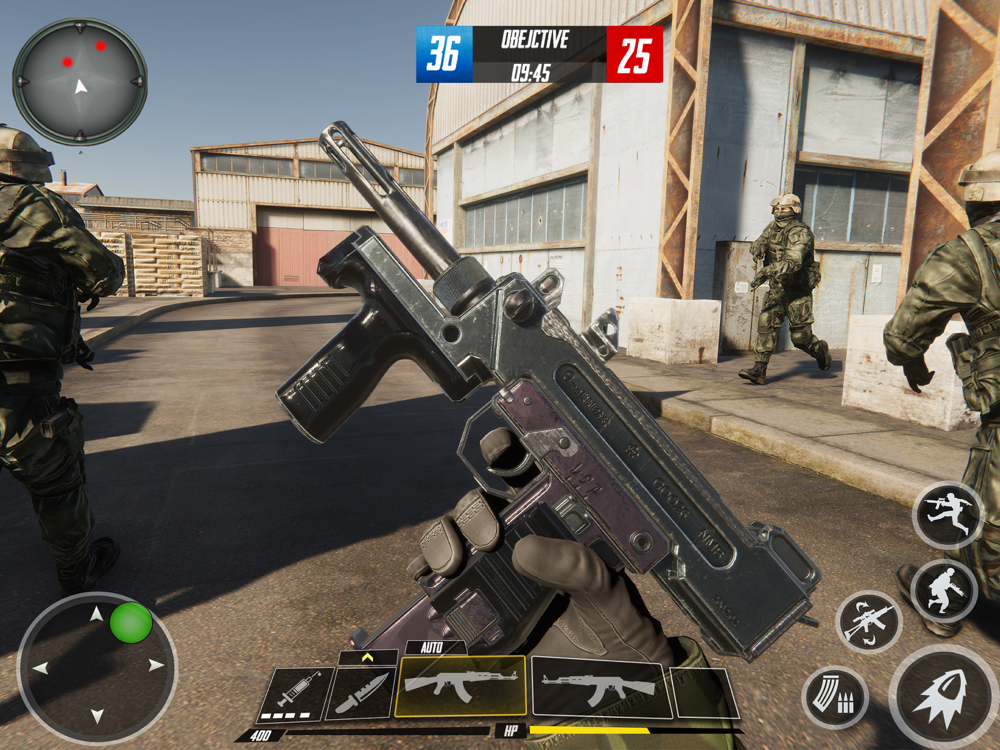Switch to the white-bordered second rifle slot
This screenshot has width=1000, height=750.
(x=600, y=687)
